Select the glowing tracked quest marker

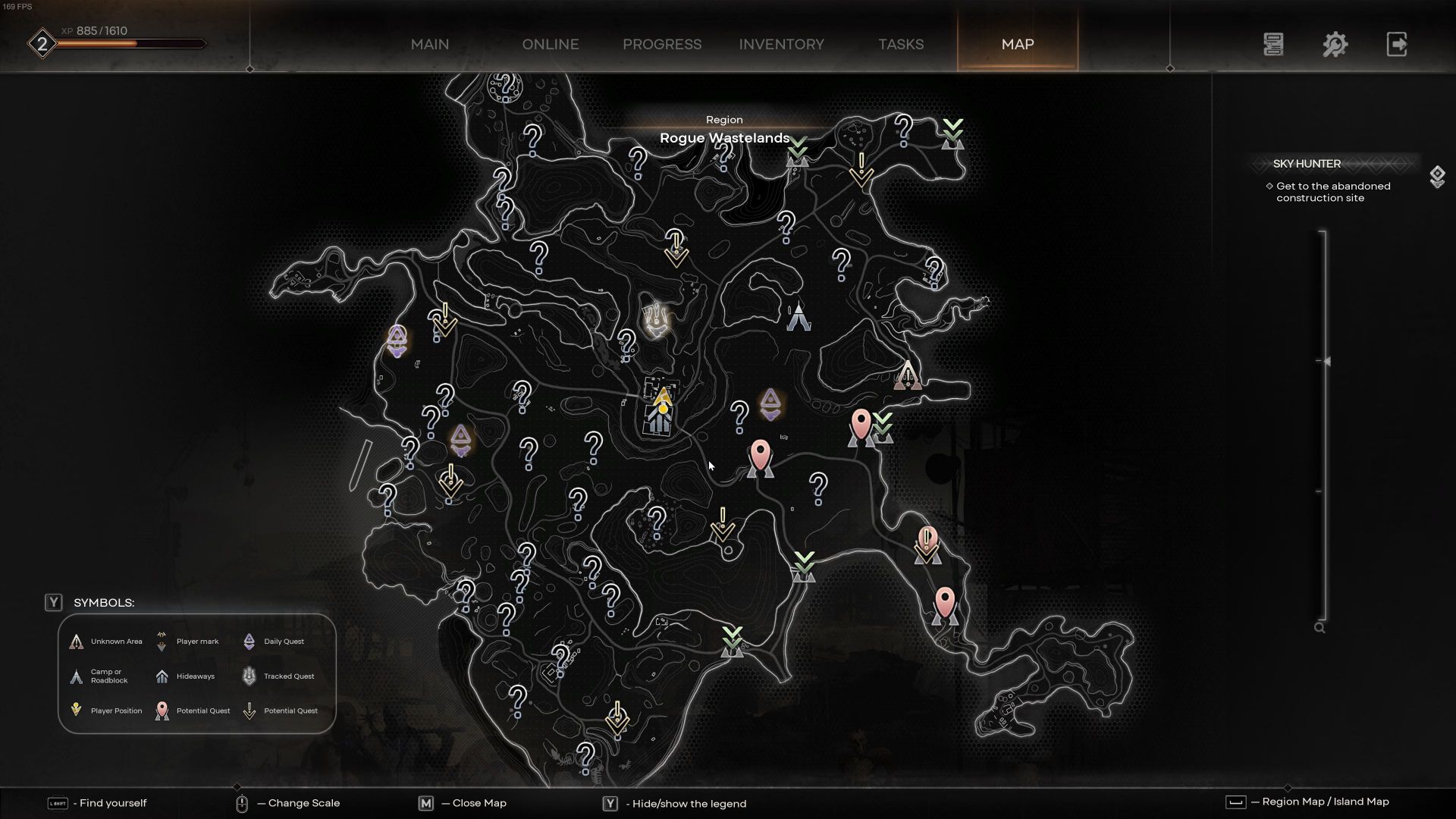pos(655,319)
